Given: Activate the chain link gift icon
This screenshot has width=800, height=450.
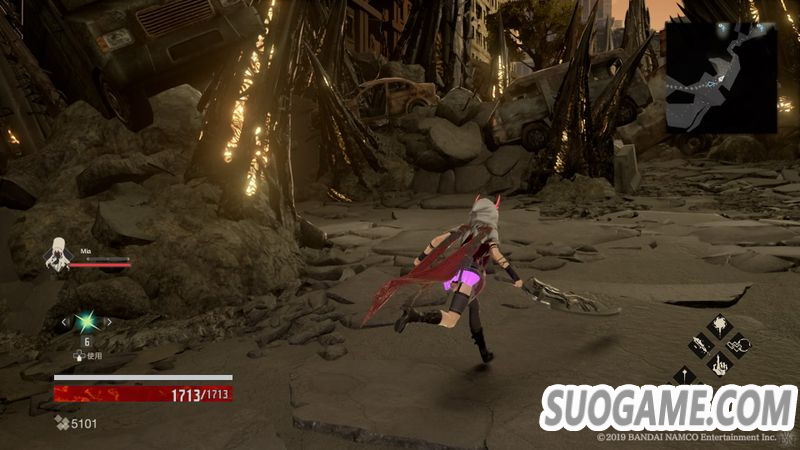Looking at the screenshot, I should [x=740, y=346].
